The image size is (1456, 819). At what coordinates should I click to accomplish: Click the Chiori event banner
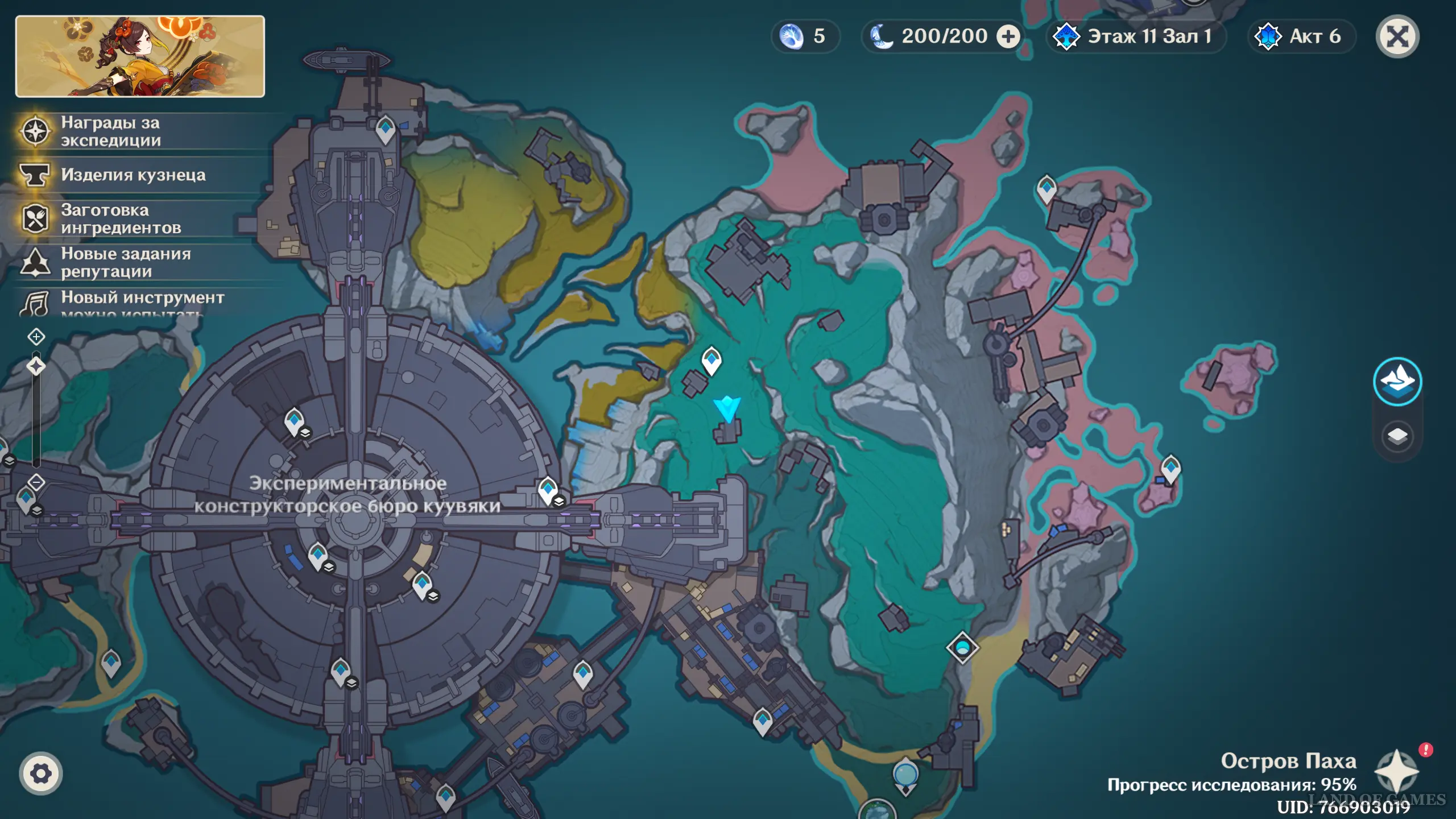(x=140, y=56)
